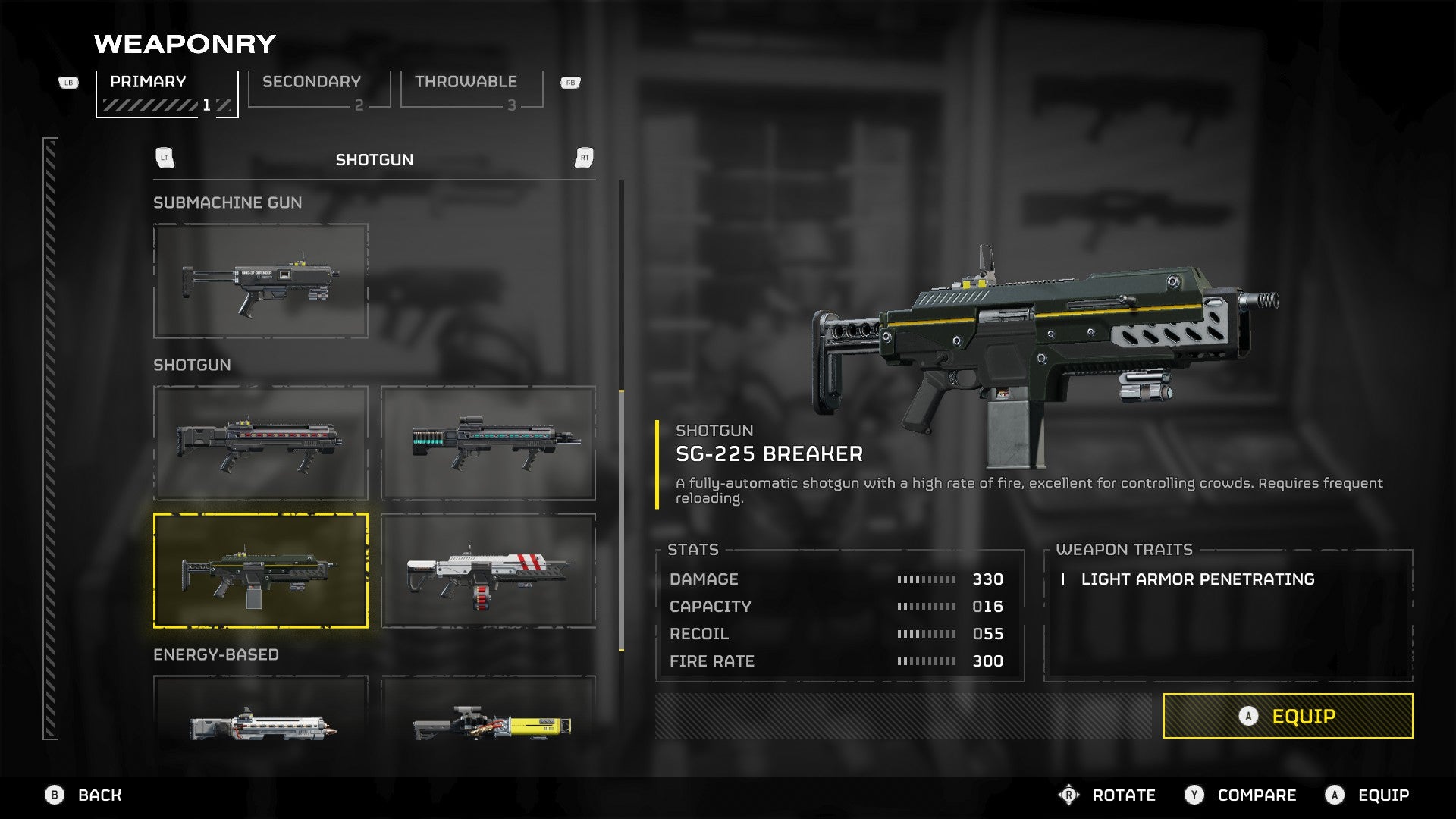Select the highlighted SG-225 Breaker tile
The height and width of the screenshot is (819, 1456).
[260, 570]
